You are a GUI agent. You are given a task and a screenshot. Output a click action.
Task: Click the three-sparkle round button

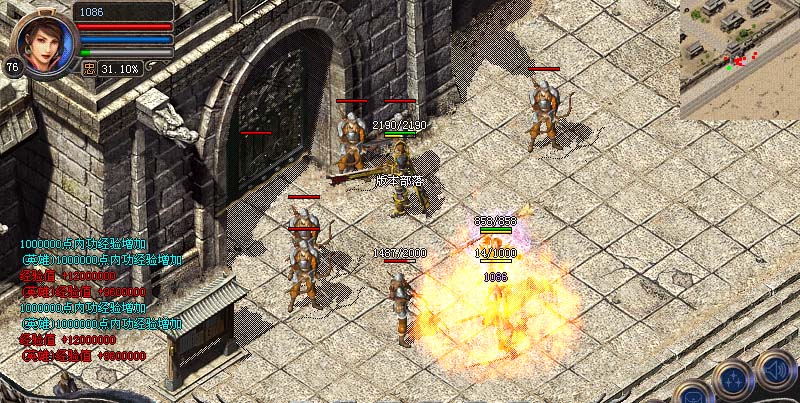pos(733,379)
